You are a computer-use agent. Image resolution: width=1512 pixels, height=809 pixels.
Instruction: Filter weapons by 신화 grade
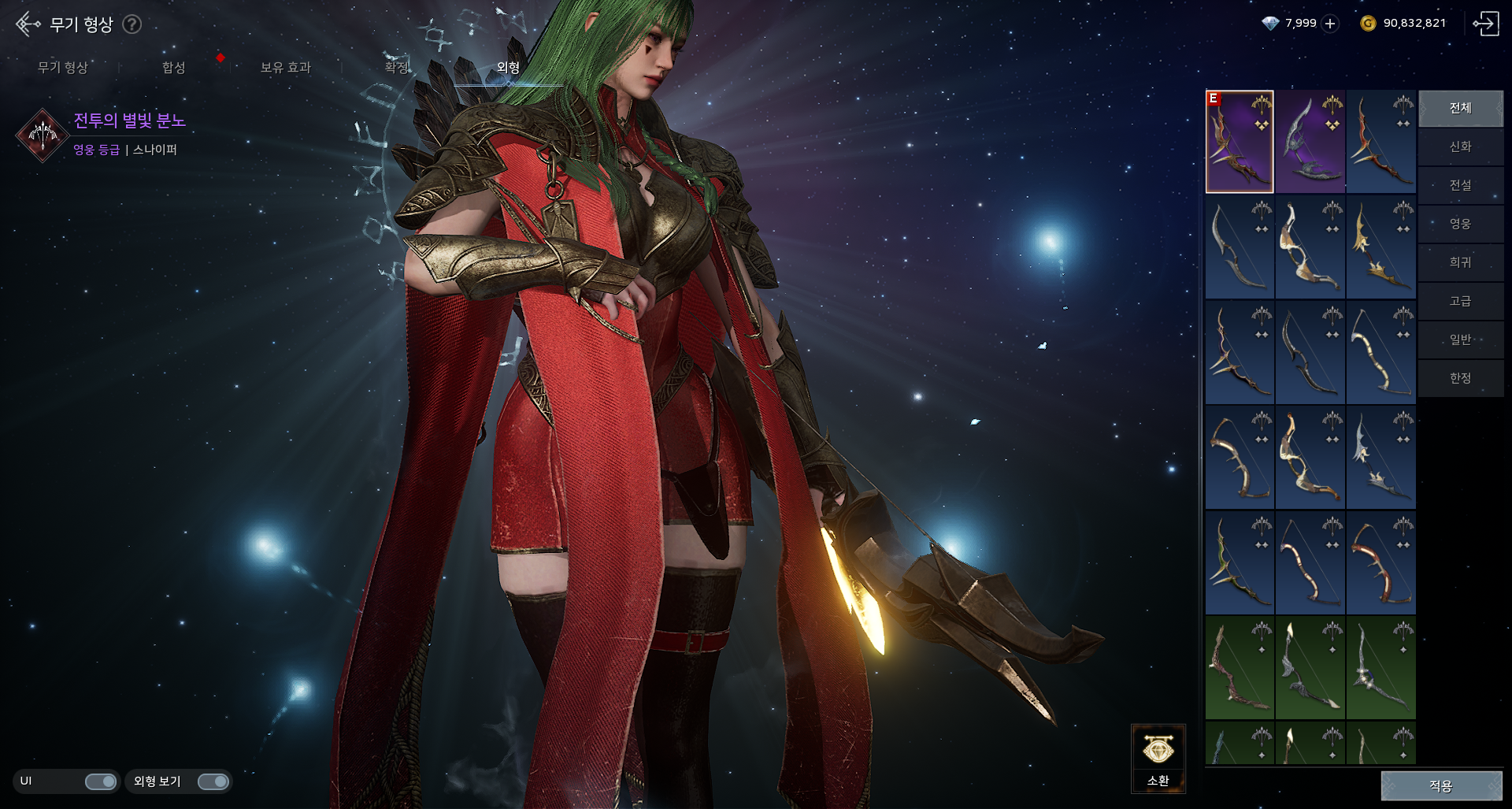point(1460,147)
